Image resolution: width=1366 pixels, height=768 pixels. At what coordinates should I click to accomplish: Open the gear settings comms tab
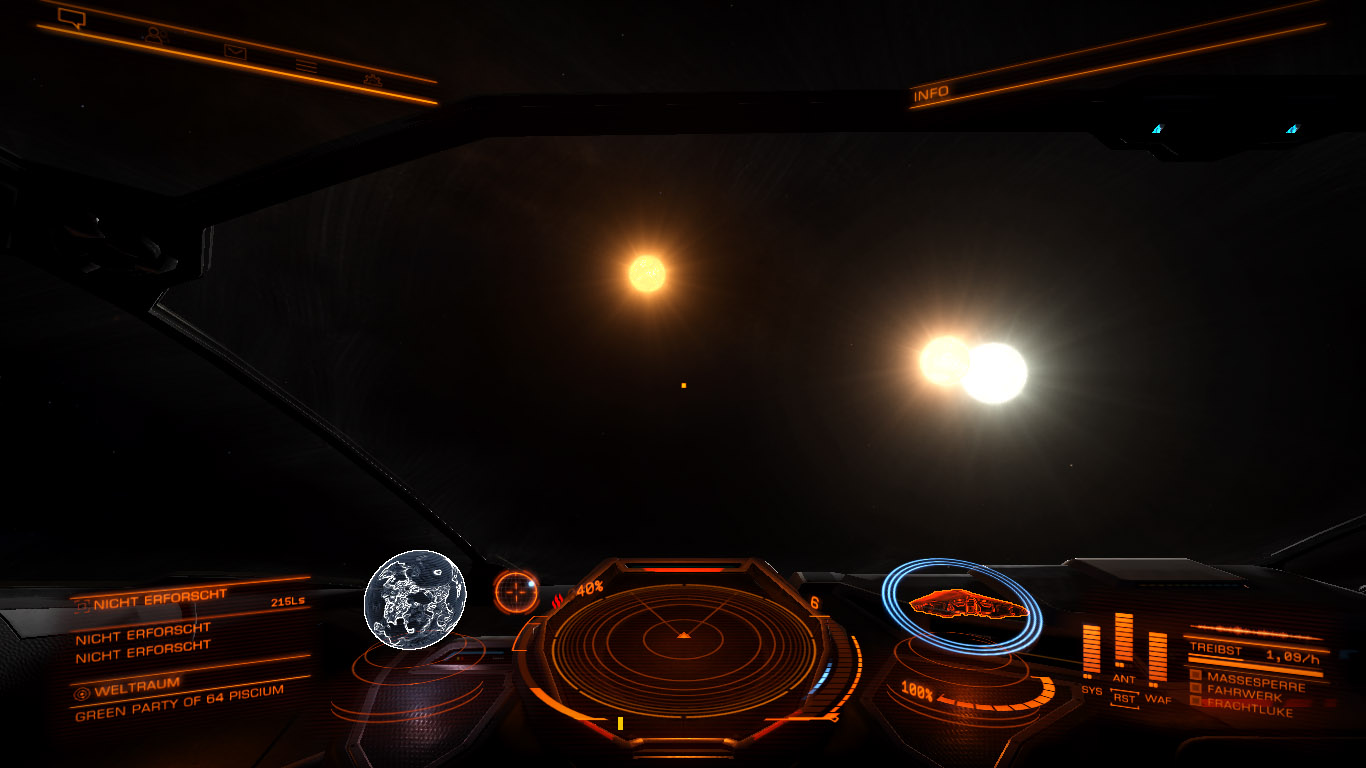(x=373, y=80)
